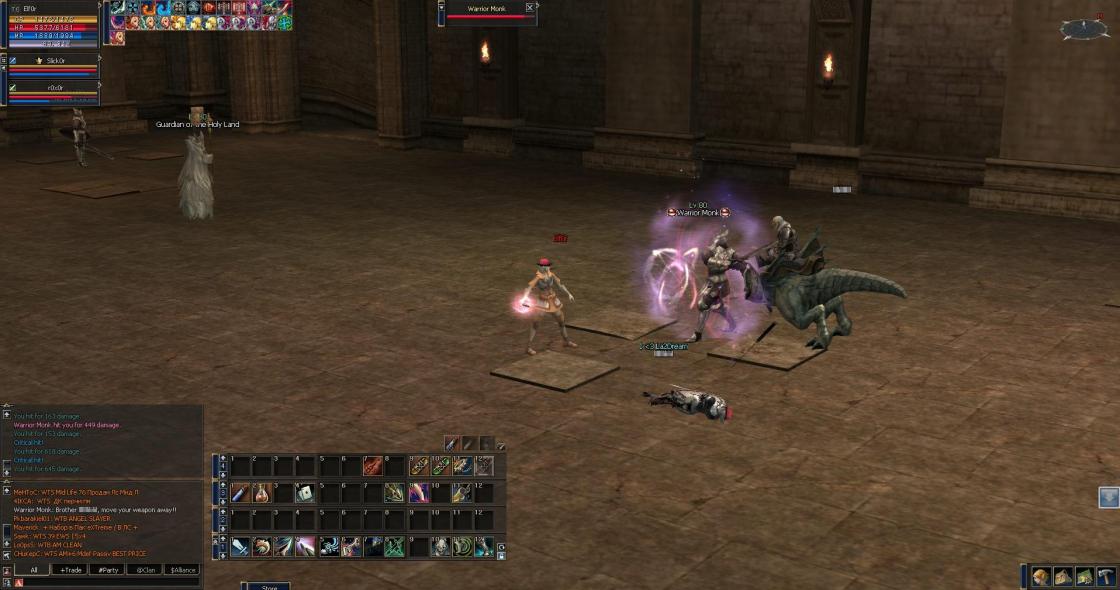
Task: Show the @Clan chat channel
Action: 145,570
